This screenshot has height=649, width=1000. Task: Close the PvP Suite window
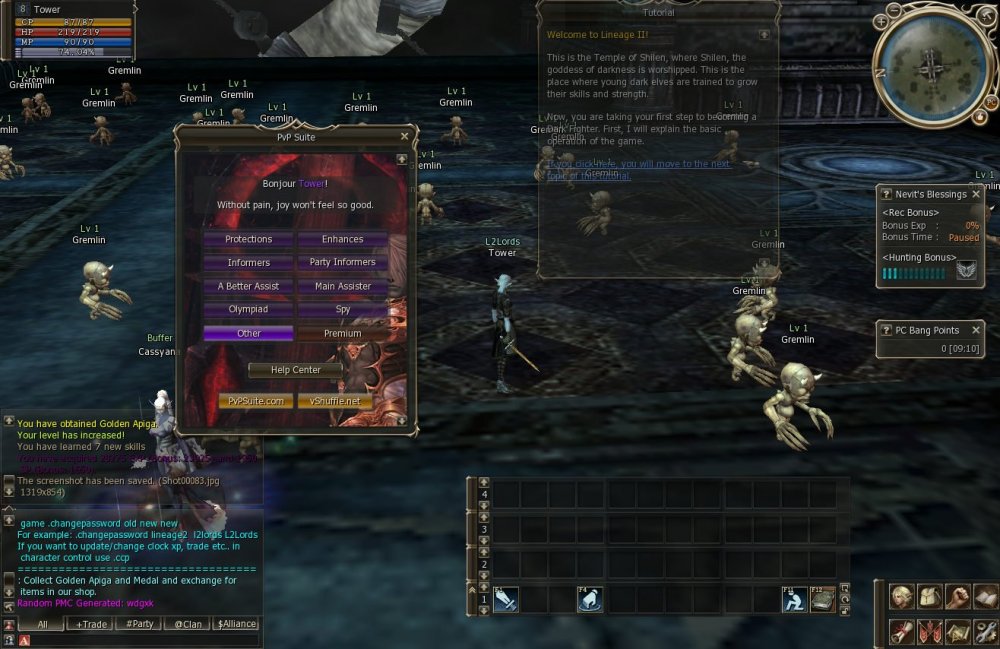(x=404, y=137)
